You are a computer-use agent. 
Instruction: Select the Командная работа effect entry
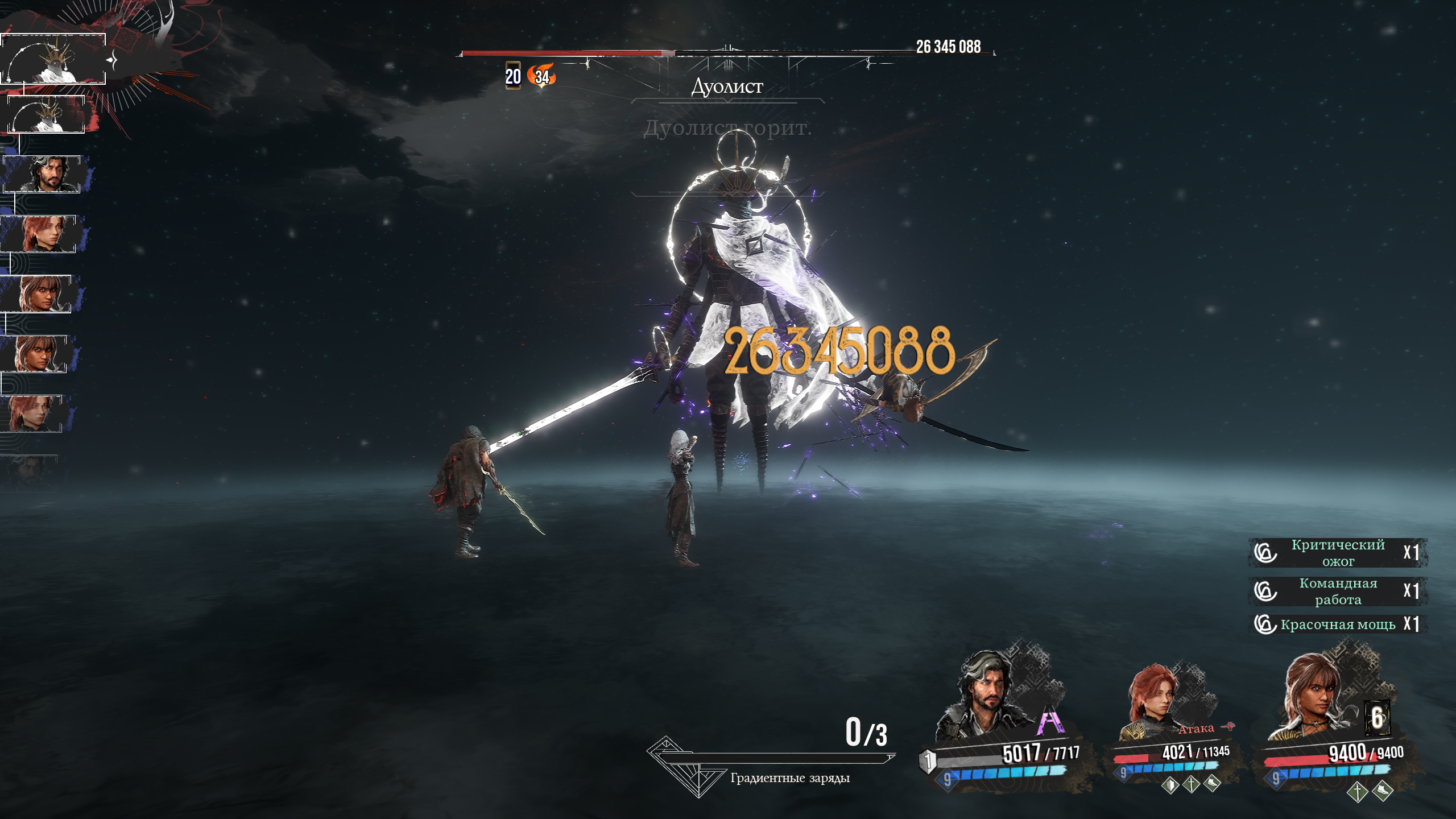1338,591
